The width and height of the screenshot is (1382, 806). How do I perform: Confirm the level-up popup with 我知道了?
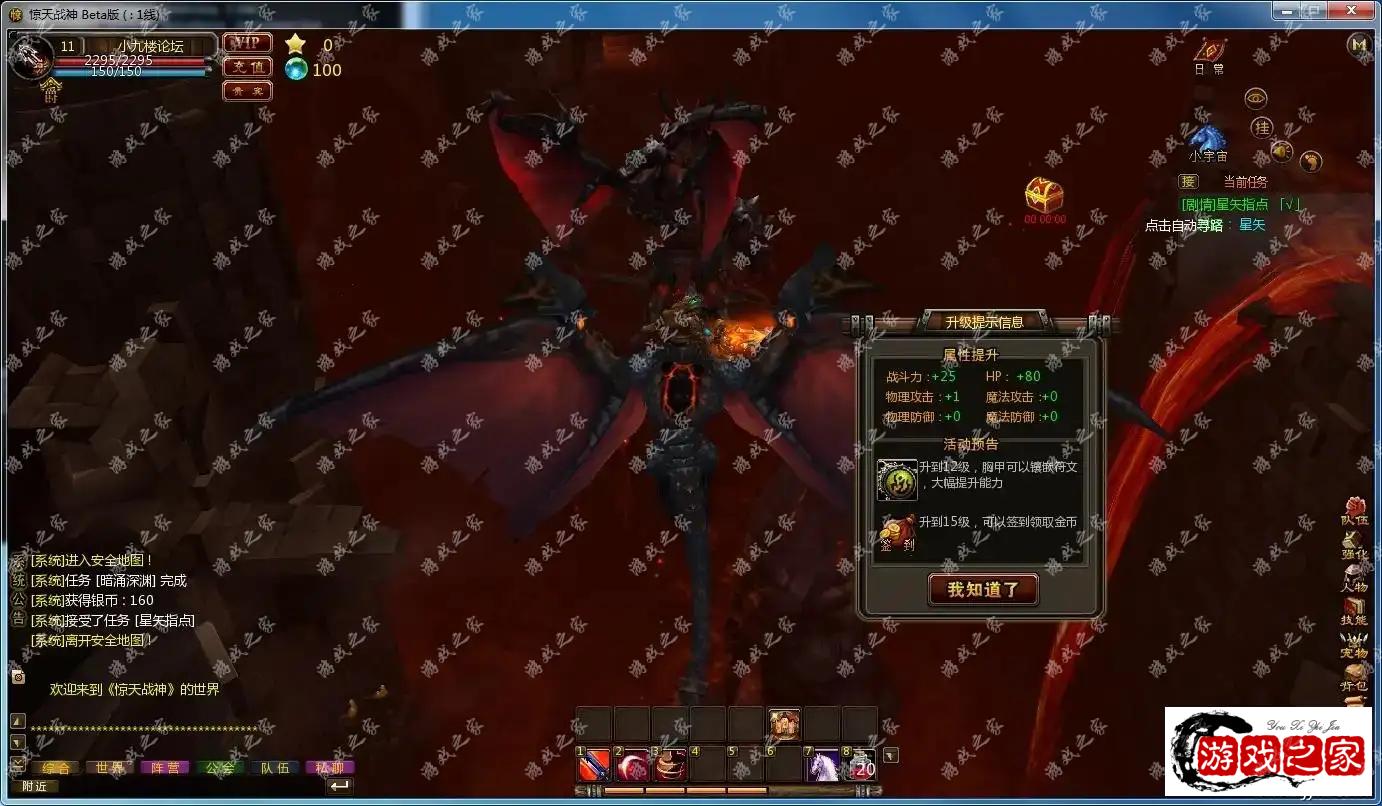(983, 589)
